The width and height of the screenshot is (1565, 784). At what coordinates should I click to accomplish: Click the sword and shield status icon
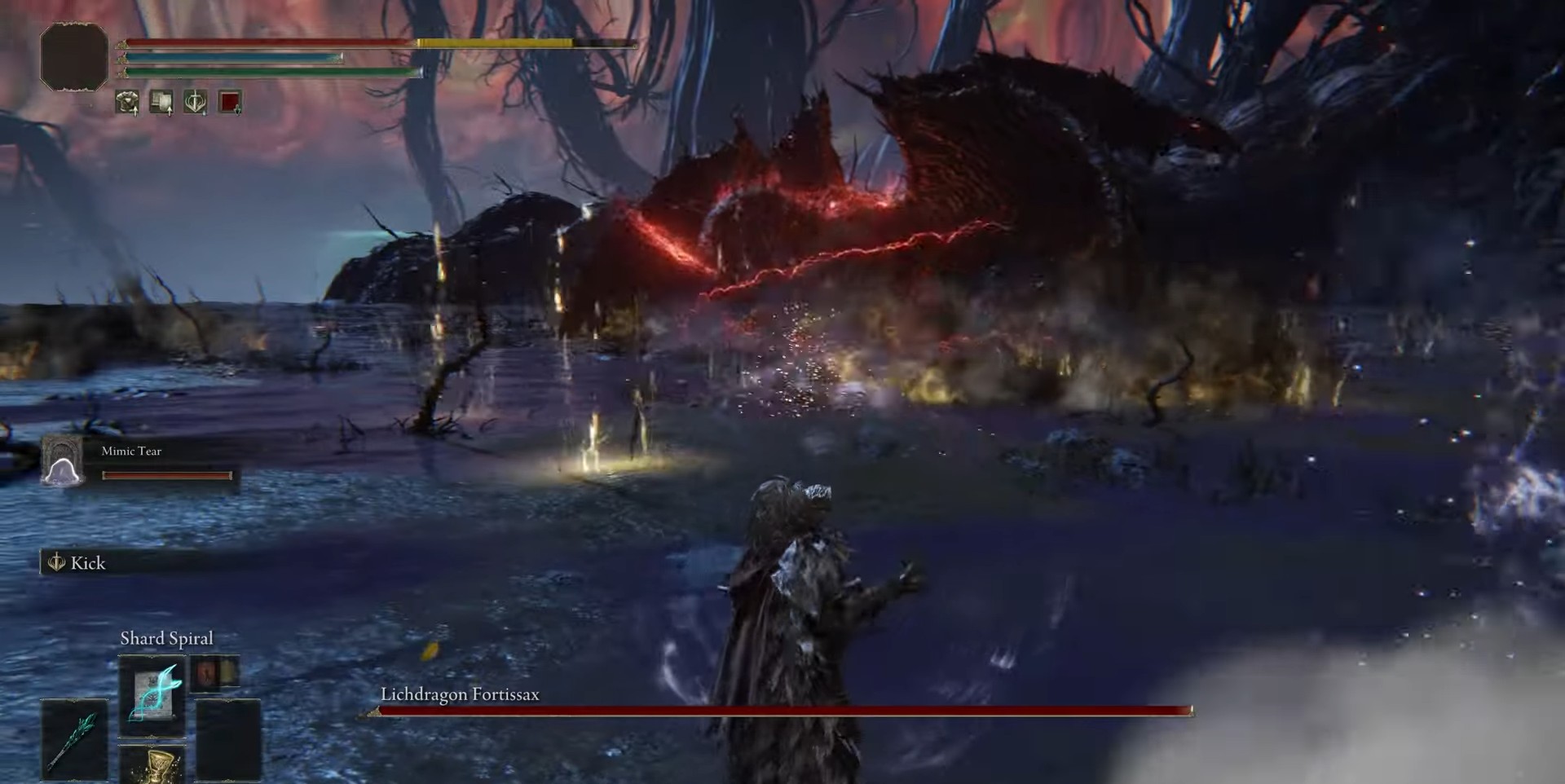pyautogui.click(x=196, y=102)
